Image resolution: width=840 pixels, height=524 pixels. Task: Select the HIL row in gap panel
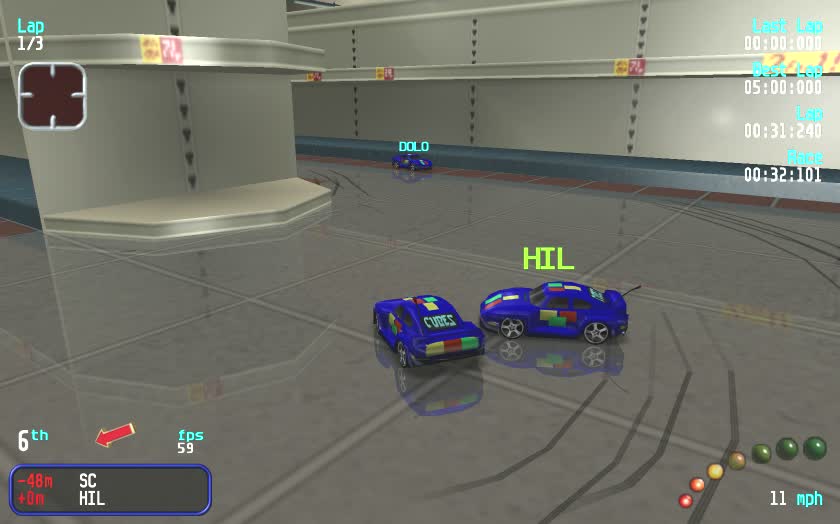110,498
